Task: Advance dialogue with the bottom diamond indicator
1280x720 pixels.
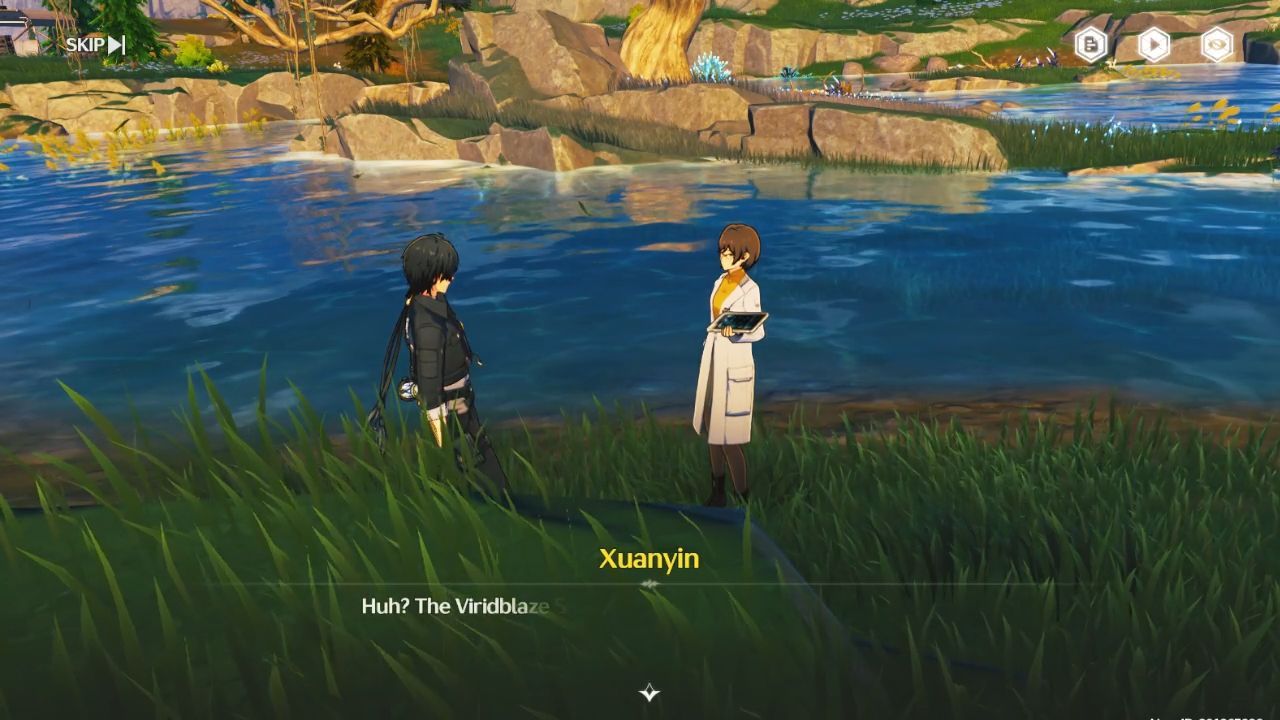Action: point(649,693)
